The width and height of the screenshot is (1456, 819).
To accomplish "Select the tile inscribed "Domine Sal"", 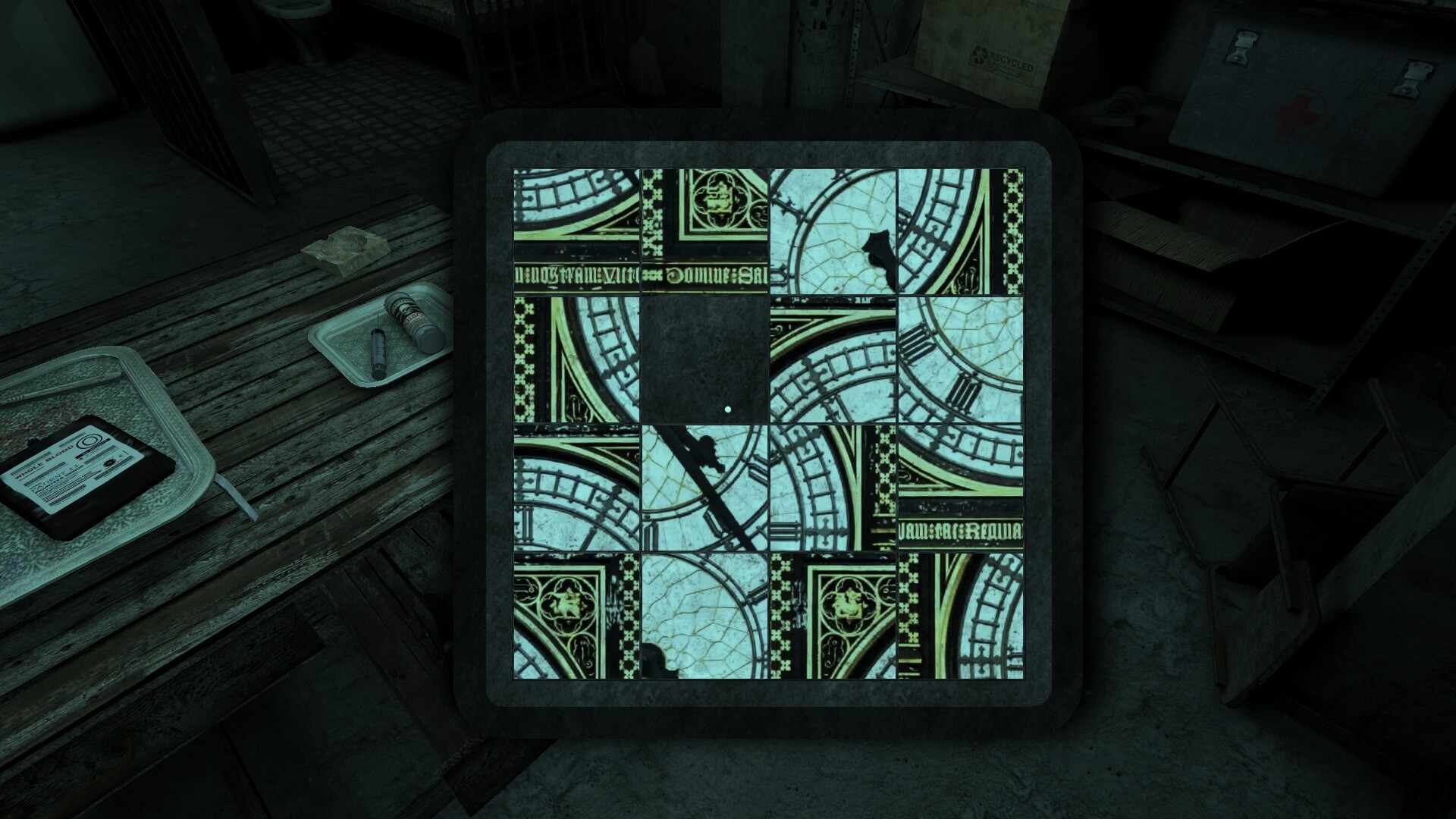I will coord(705,231).
